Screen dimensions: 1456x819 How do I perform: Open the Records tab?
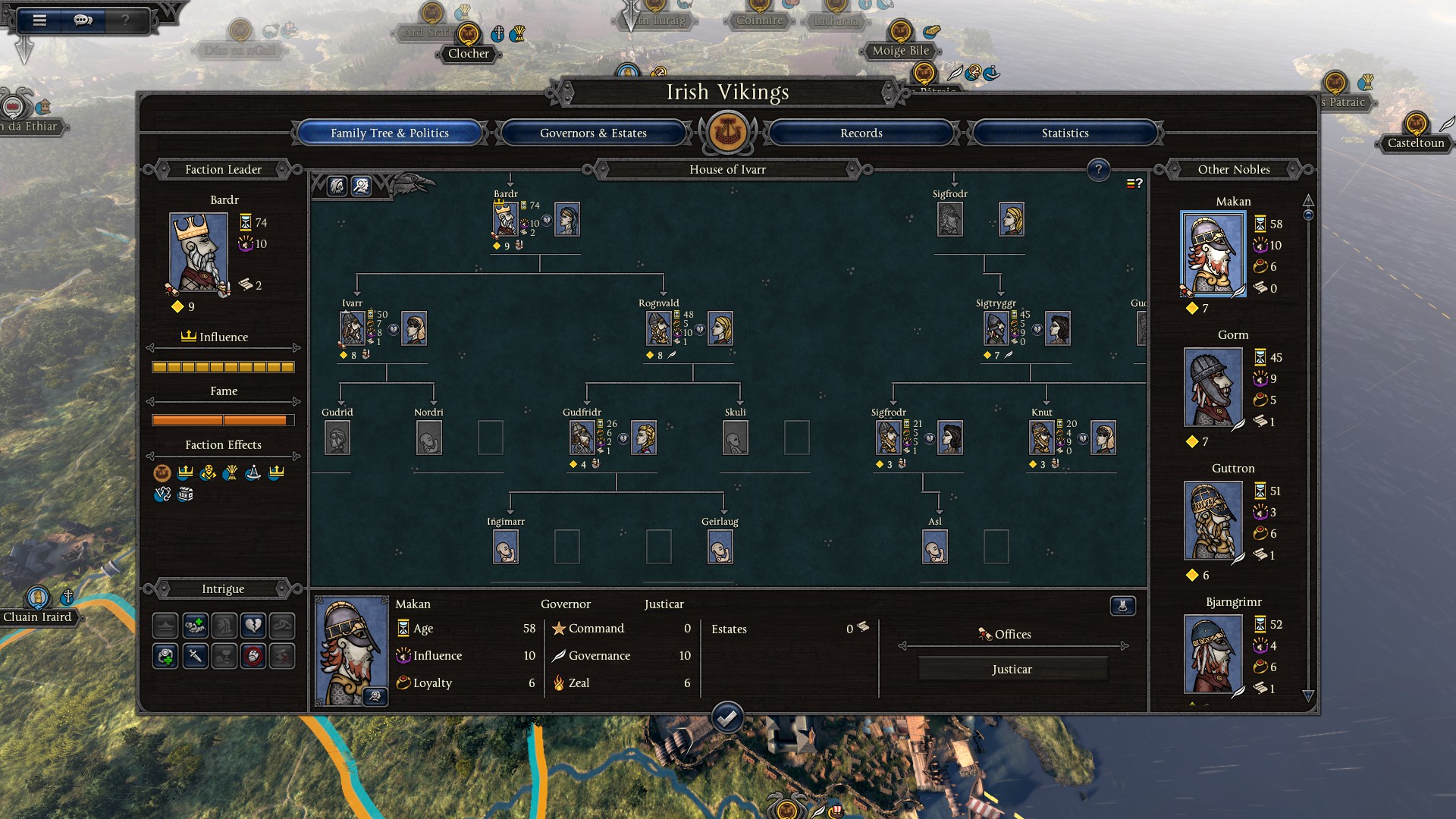tap(861, 133)
